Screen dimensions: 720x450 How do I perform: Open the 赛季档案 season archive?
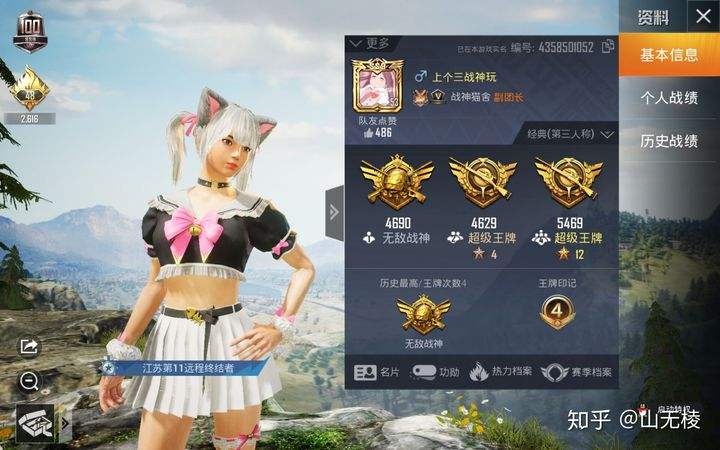pyautogui.click(x=580, y=372)
